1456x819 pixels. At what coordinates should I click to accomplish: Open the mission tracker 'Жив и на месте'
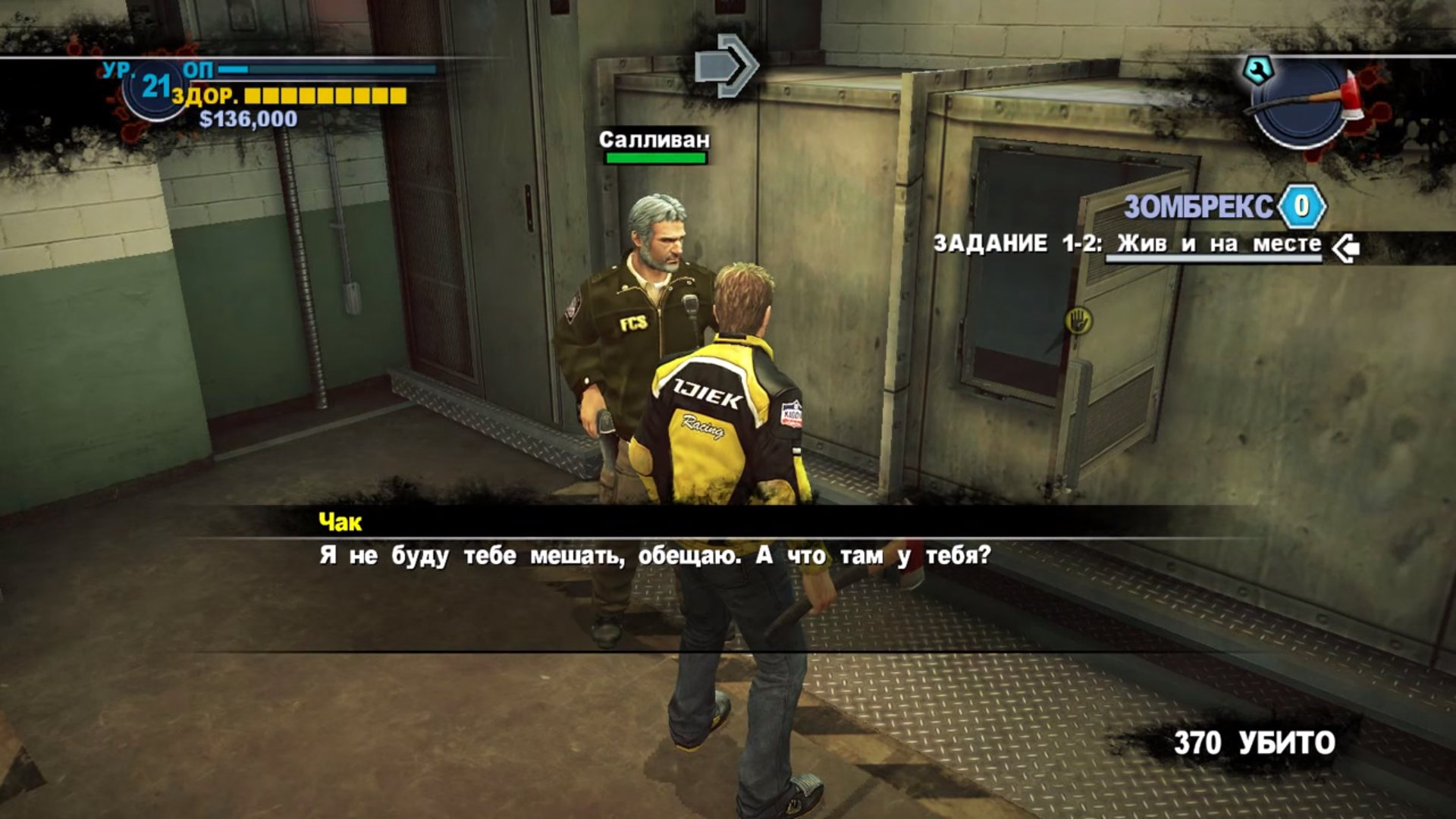tap(1219, 245)
